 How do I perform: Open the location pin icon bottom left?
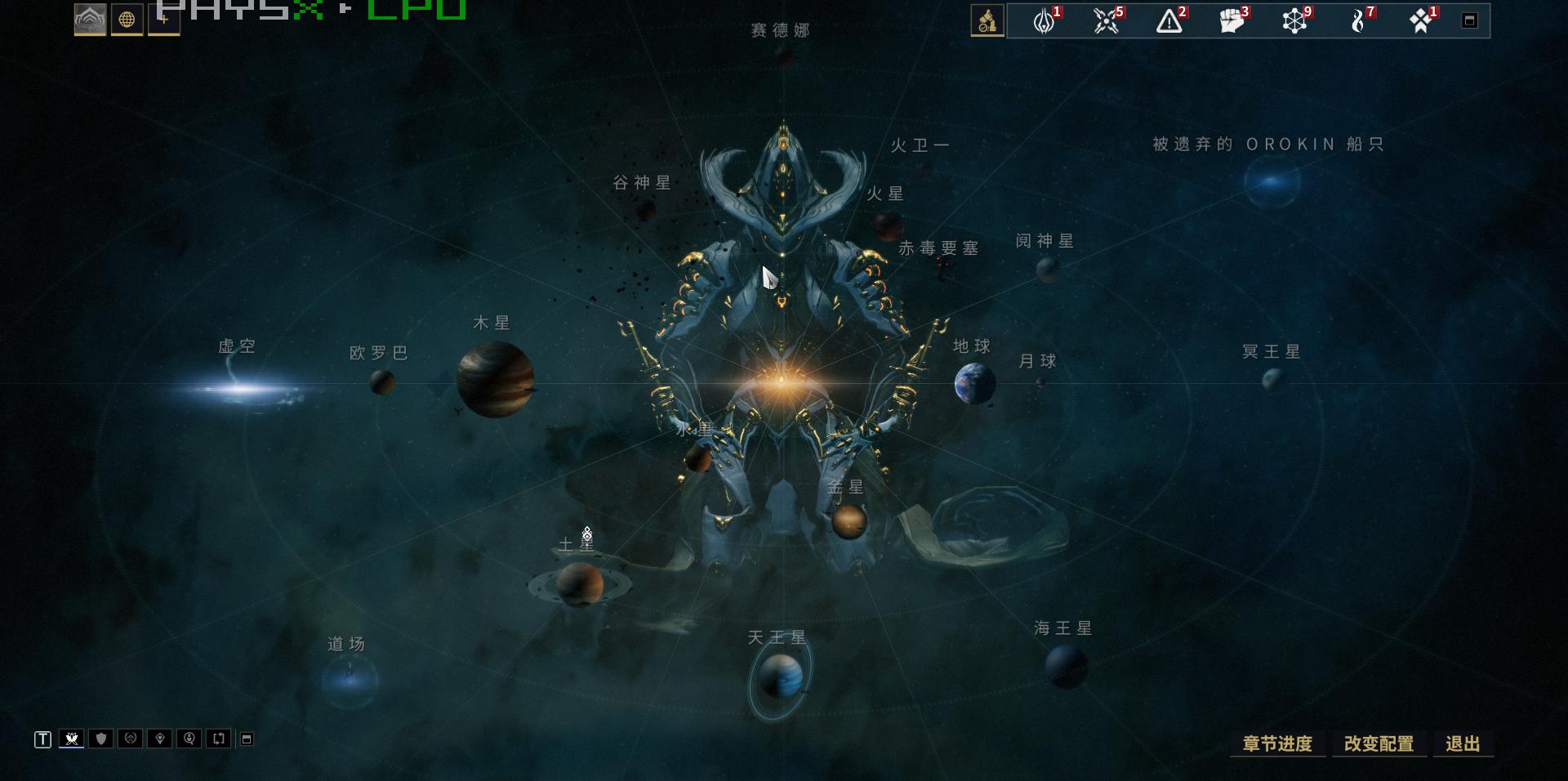coord(160,739)
